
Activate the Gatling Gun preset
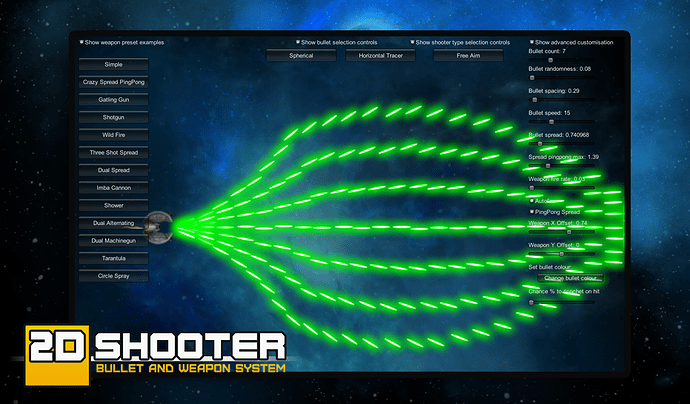click(x=113, y=100)
